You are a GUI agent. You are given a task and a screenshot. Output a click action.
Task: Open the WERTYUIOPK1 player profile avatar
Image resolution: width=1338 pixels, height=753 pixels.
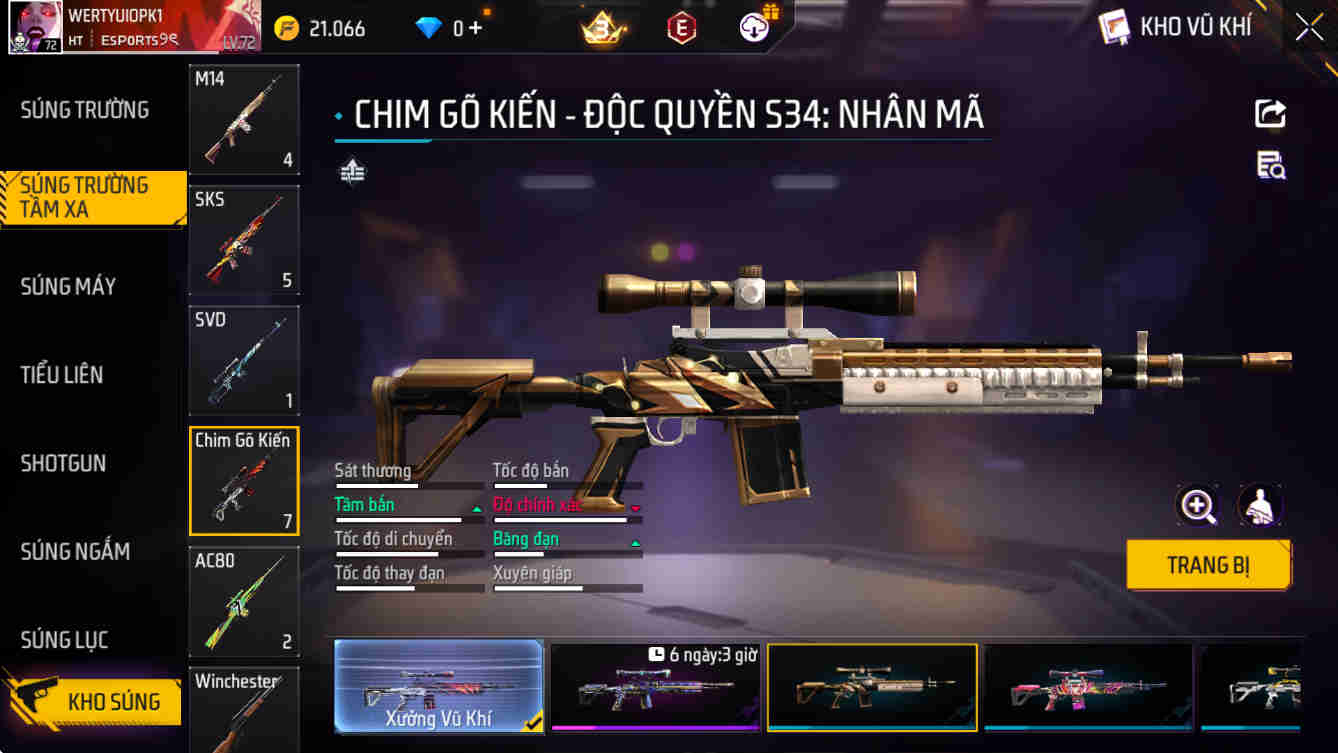tap(35, 26)
